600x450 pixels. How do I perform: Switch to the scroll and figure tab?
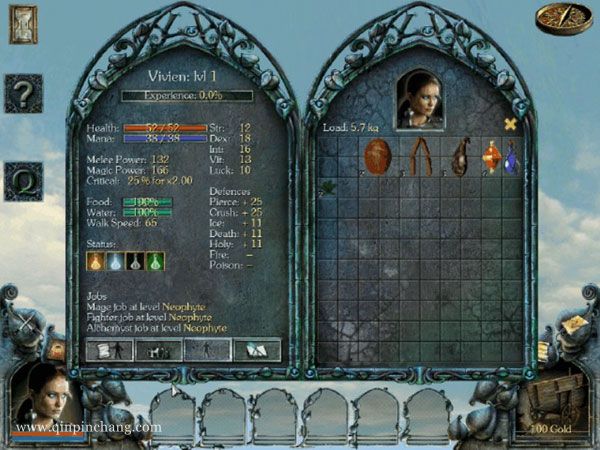click(x=110, y=349)
